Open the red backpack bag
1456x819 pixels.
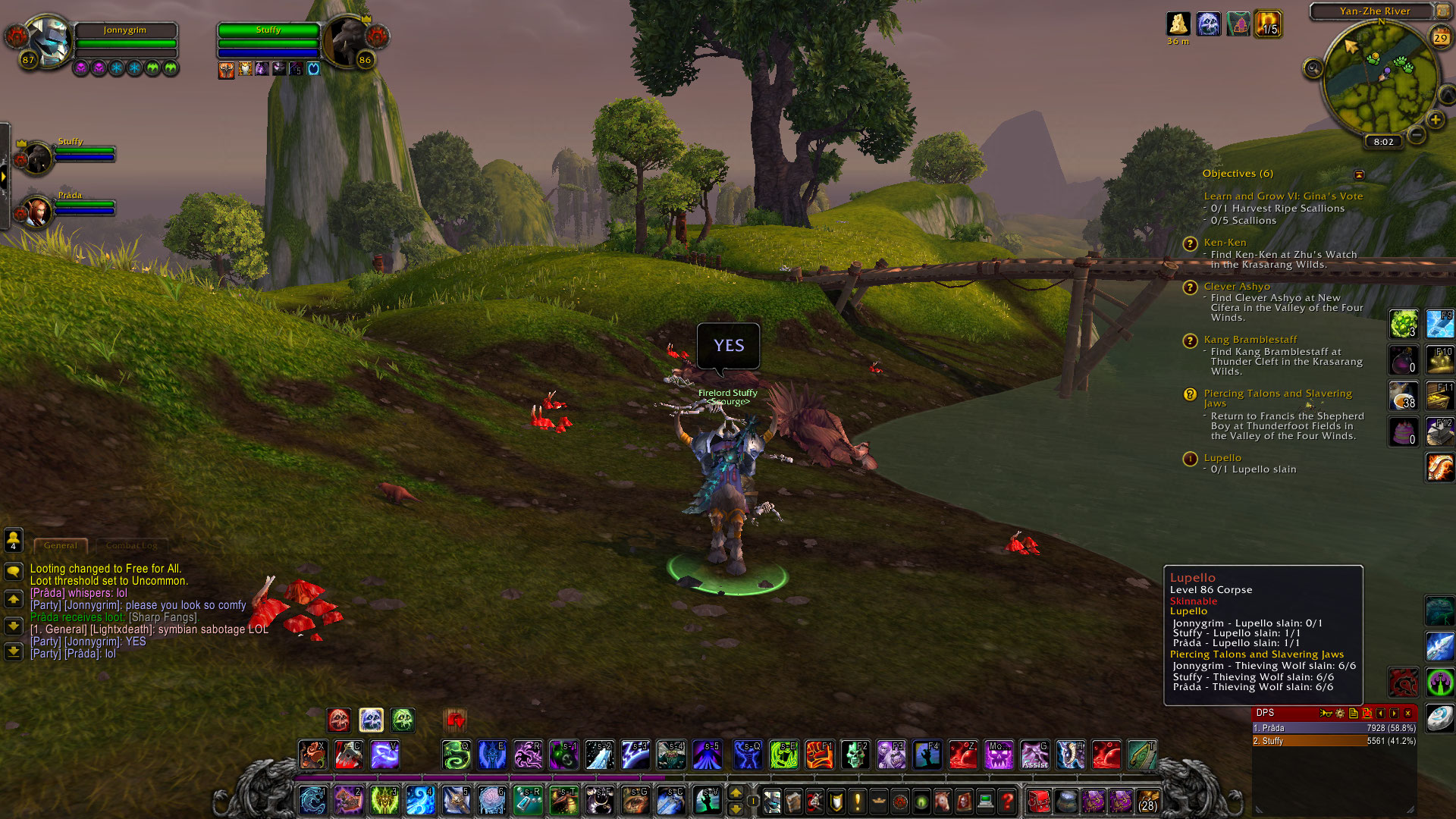pos(1038,800)
